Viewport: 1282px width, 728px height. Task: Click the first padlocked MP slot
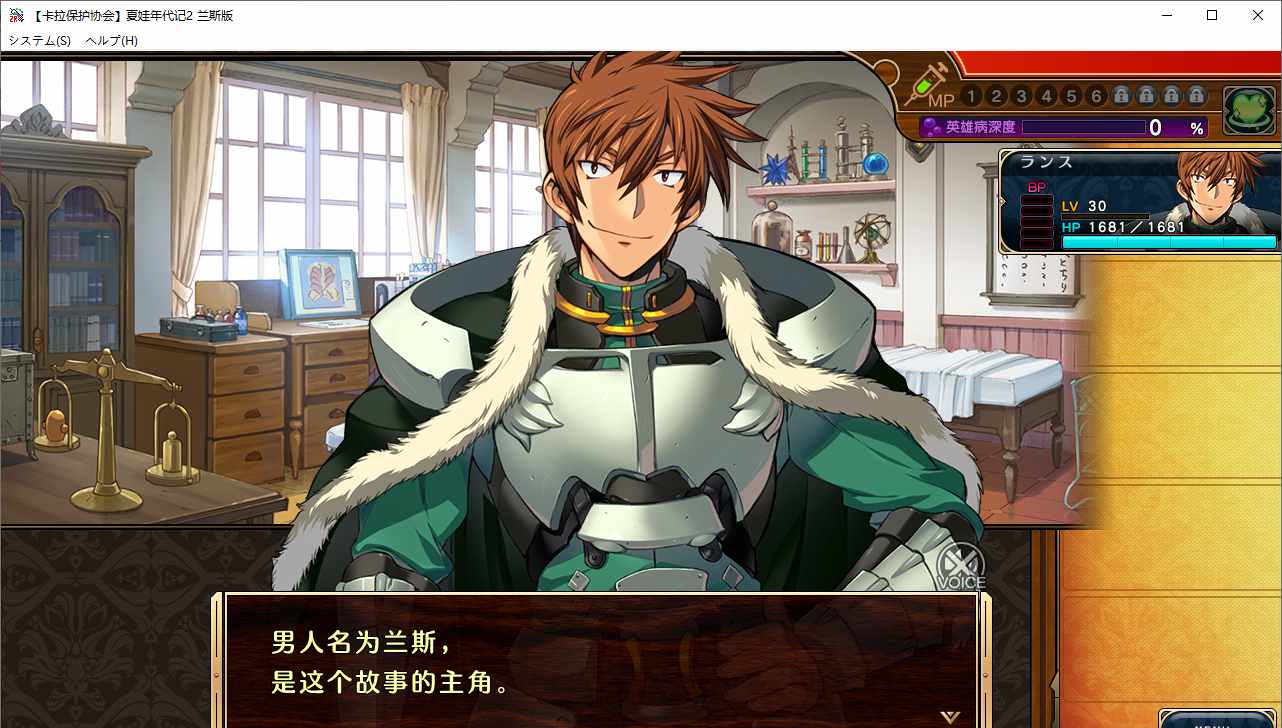[x=1122, y=96]
